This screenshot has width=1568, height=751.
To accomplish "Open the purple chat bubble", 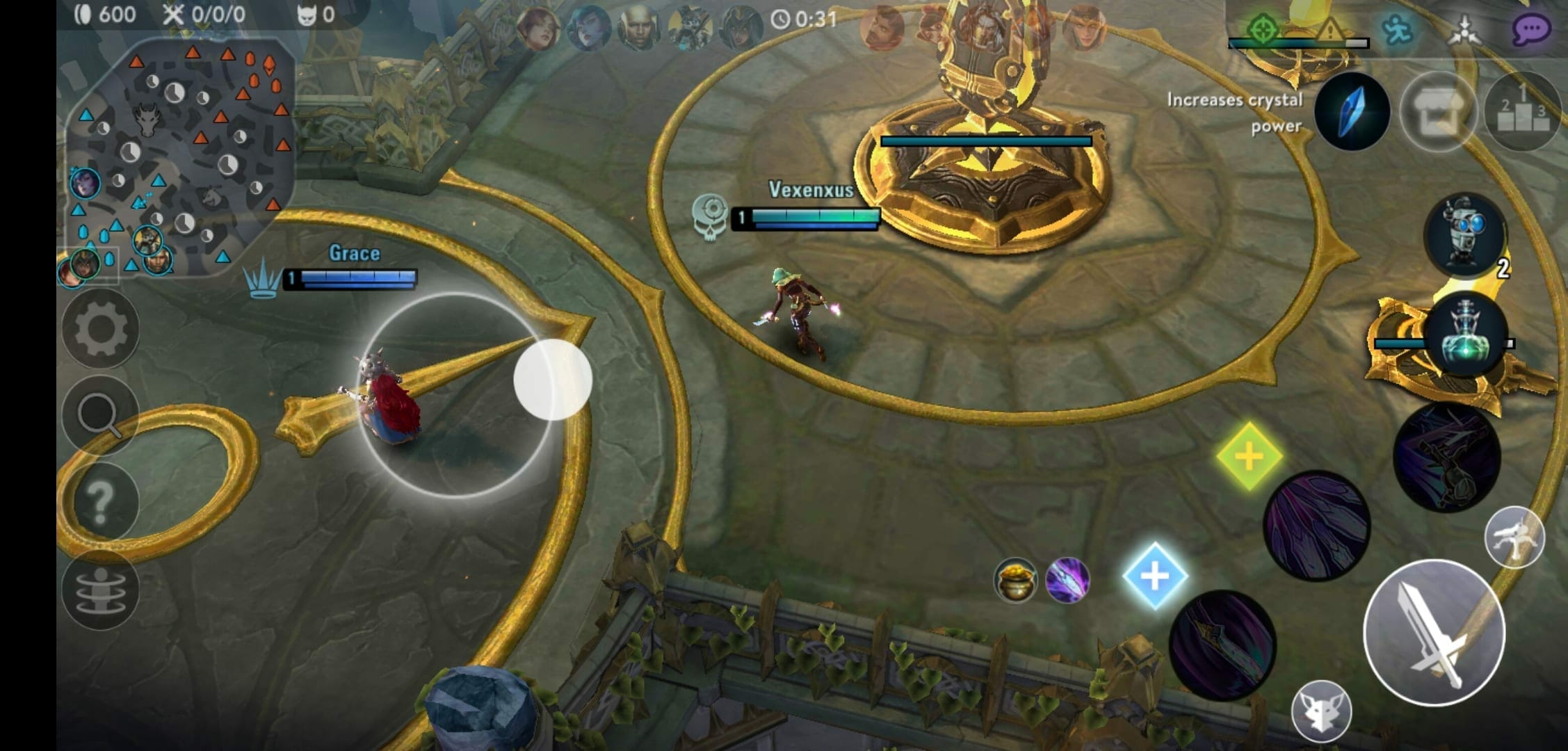I will pos(1530,30).
